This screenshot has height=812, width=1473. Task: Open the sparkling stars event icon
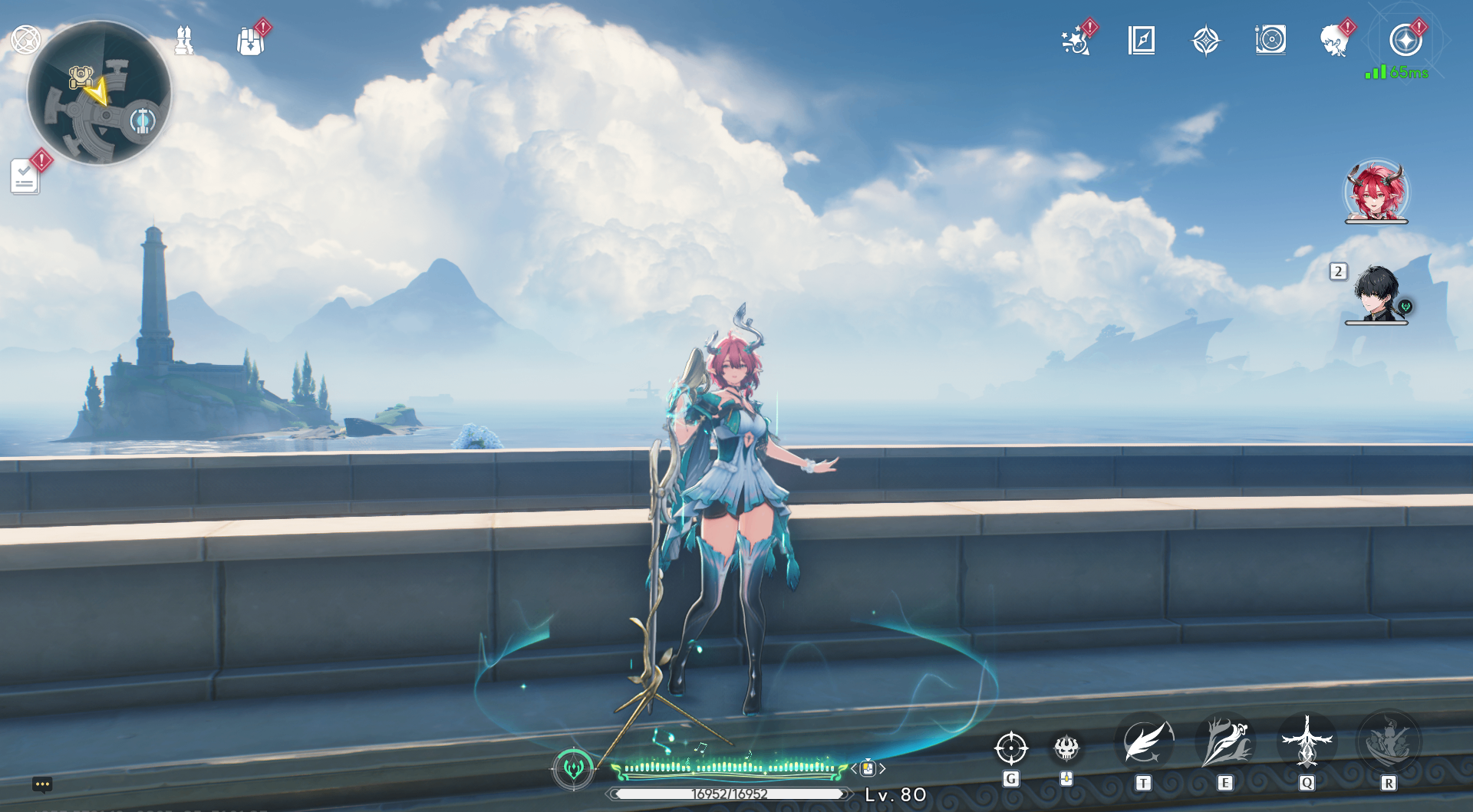pyautogui.click(x=1076, y=41)
